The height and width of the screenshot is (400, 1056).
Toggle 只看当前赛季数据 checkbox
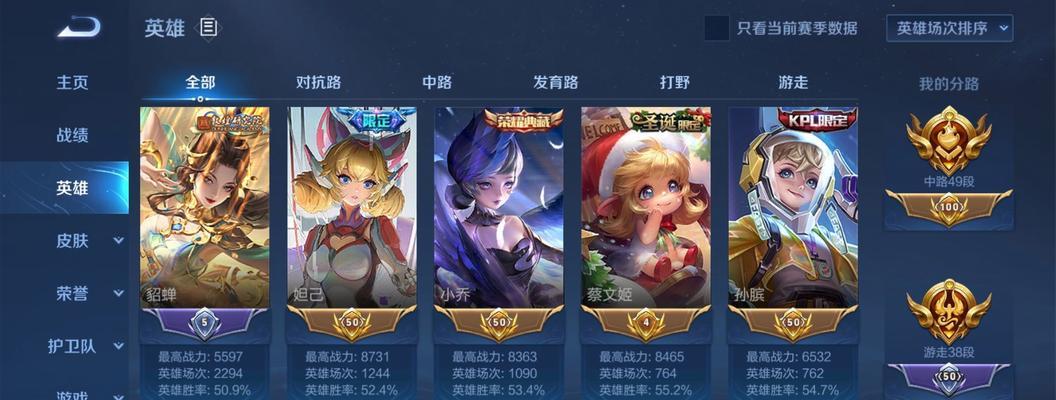pyautogui.click(x=716, y=28)
